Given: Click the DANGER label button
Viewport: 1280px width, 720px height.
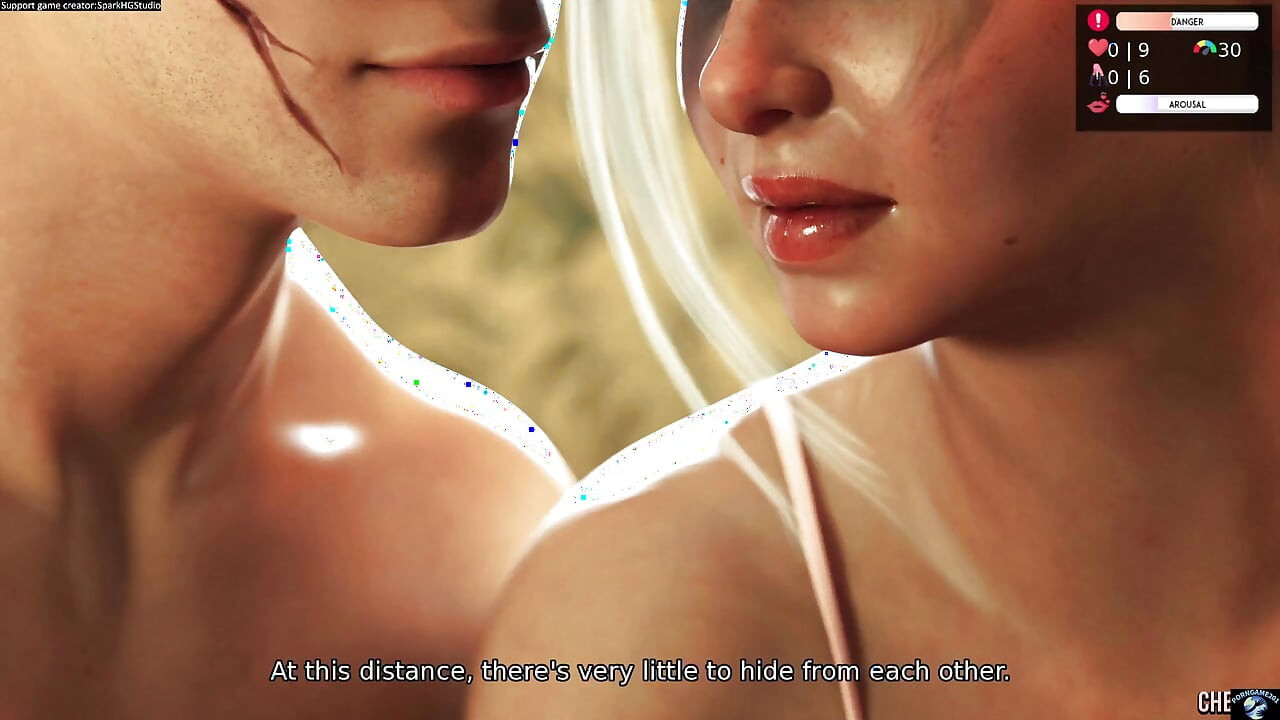Looking at the screenshot, I should click(1186, 21).
